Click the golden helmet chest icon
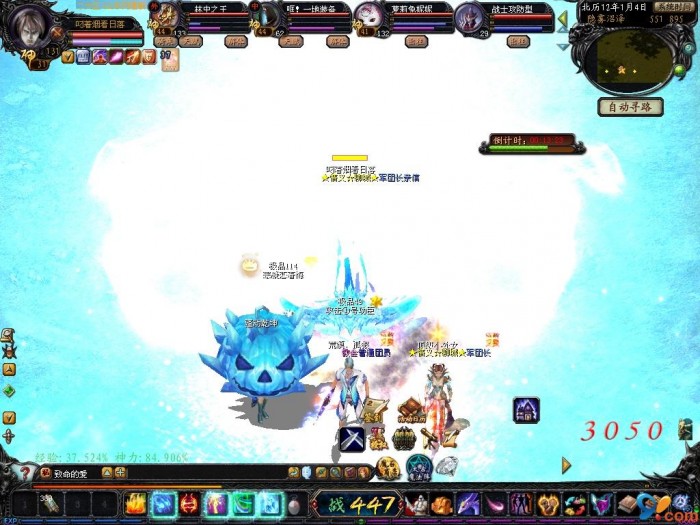The height and width of the screenshot is (525, 700). point(404,438)
